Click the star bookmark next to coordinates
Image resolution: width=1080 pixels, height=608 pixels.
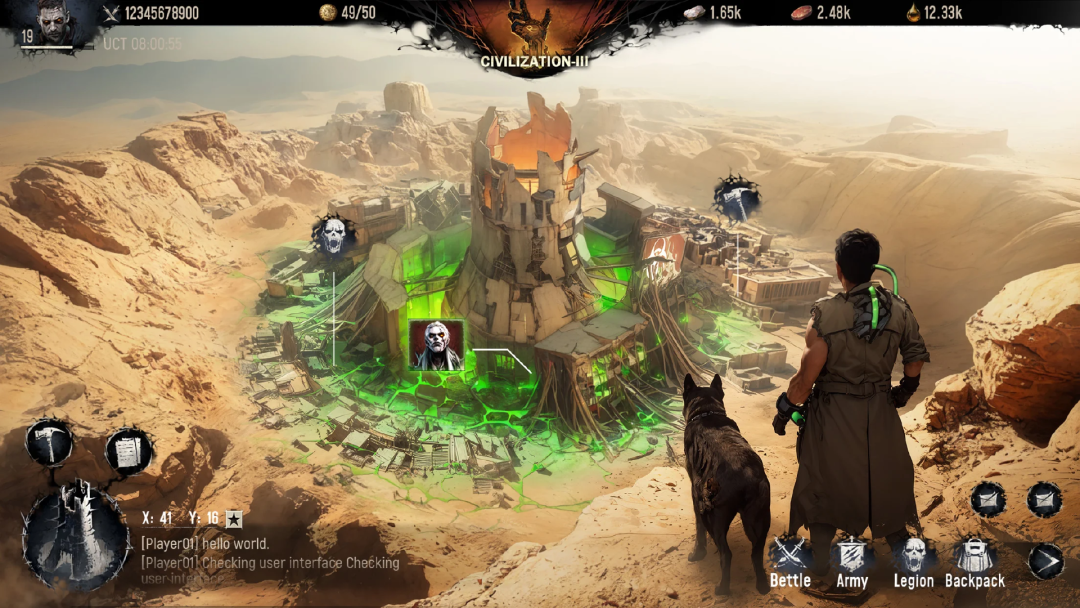(234, 518)
